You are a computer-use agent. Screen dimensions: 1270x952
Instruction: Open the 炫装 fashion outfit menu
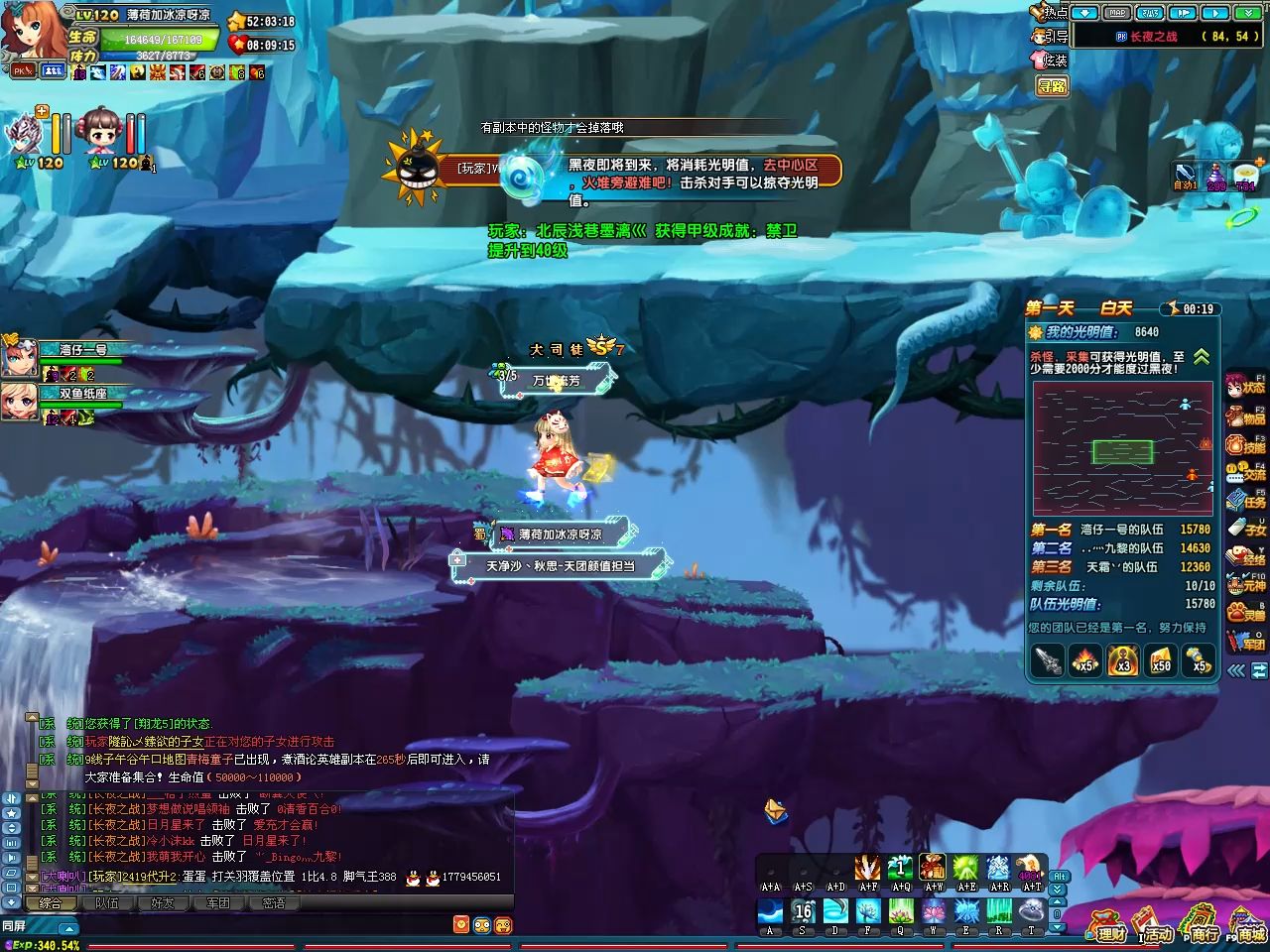coord(1050,59)
